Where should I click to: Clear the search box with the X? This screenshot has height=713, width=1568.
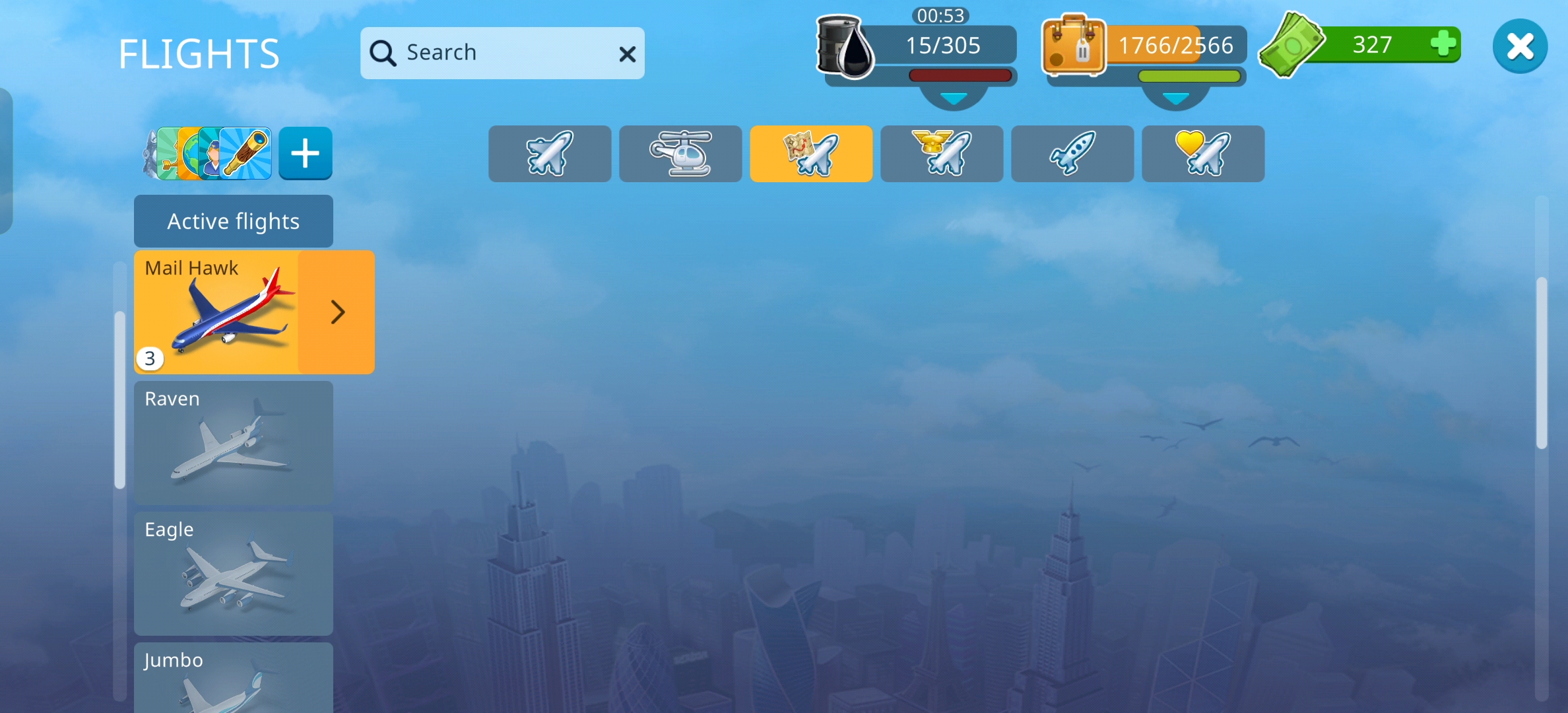tap(627, 54)
